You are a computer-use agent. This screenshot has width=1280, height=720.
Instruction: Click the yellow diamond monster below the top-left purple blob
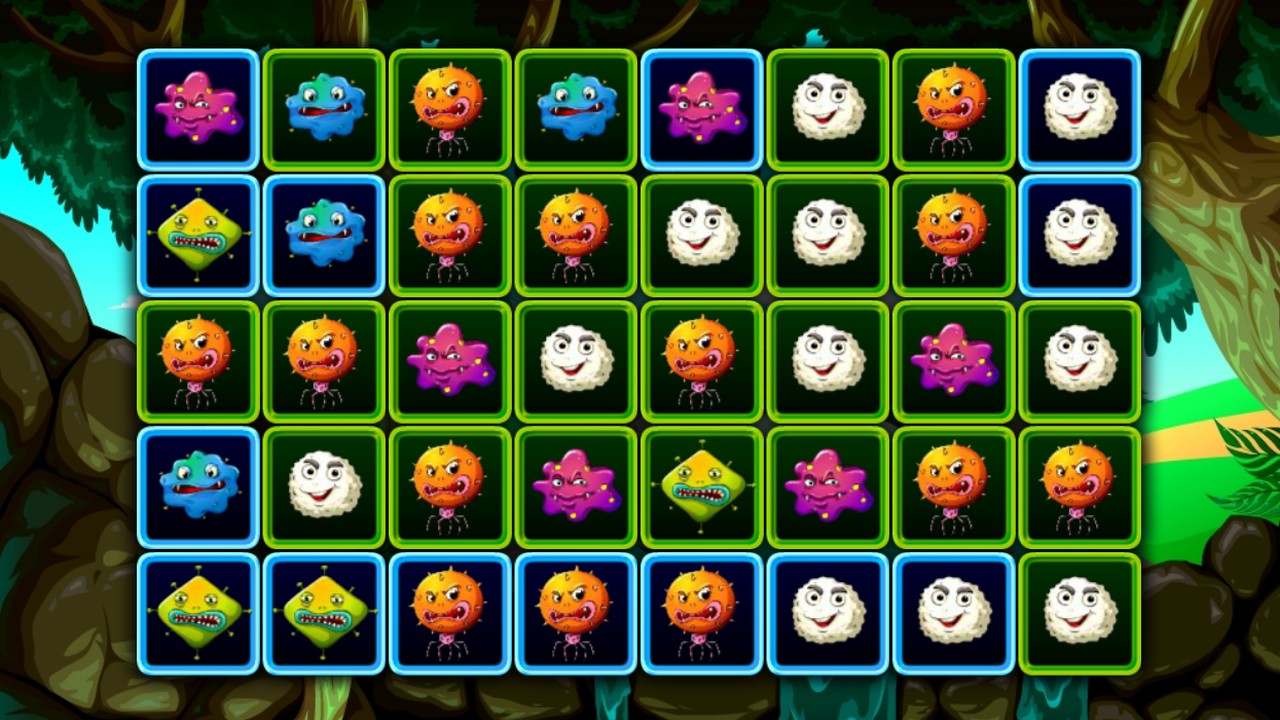click(197, 235)
